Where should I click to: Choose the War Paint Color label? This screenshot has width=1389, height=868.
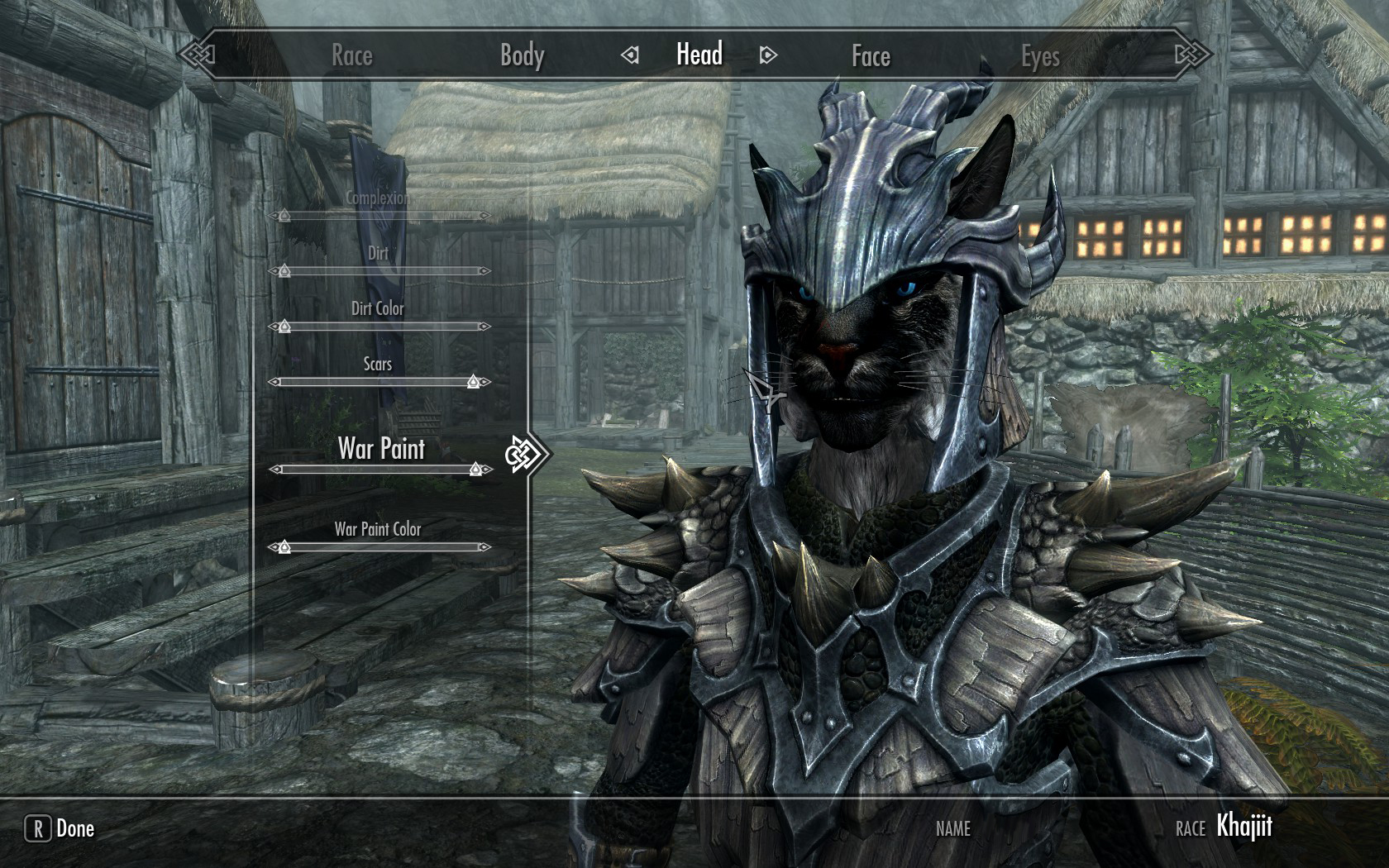pos(378,529)
